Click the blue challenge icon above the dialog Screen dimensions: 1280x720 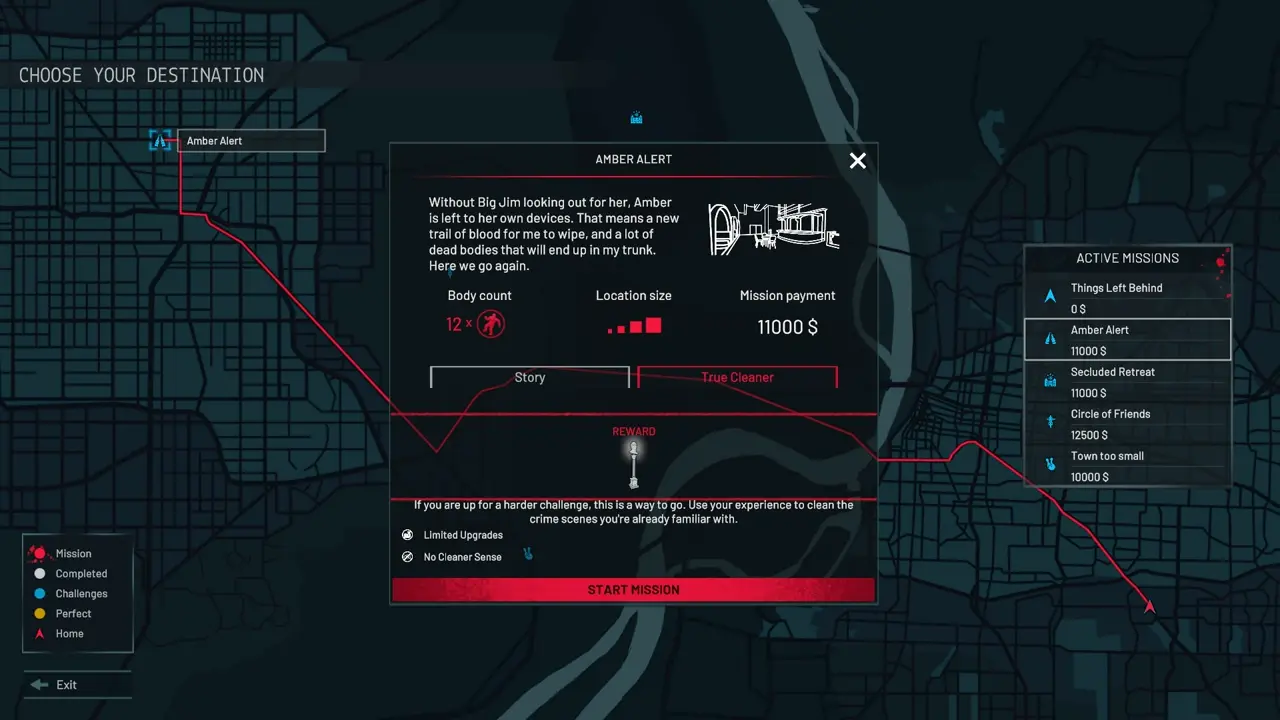coord(635,117)
